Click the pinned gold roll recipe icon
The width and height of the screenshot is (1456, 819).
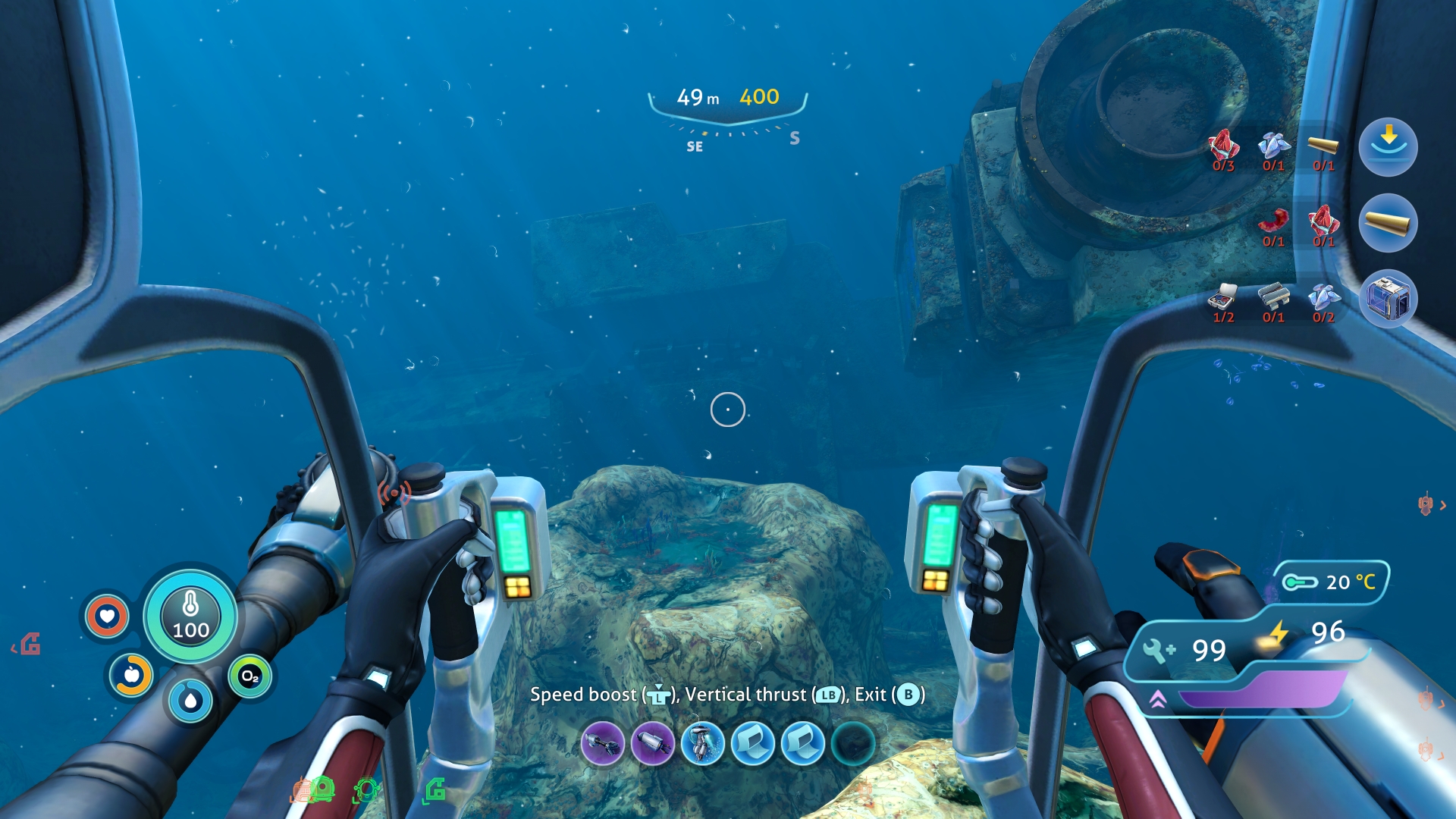click(1388, 223)
